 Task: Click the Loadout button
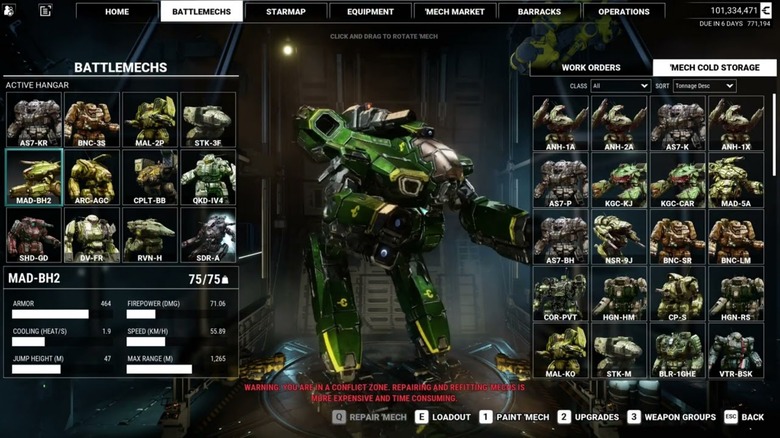[443, 417]
